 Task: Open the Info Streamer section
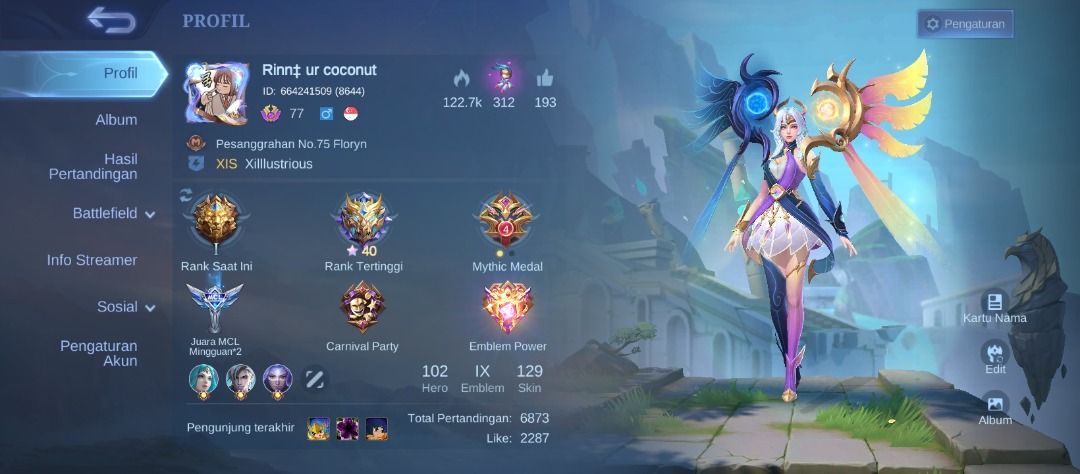pos(92,260)
